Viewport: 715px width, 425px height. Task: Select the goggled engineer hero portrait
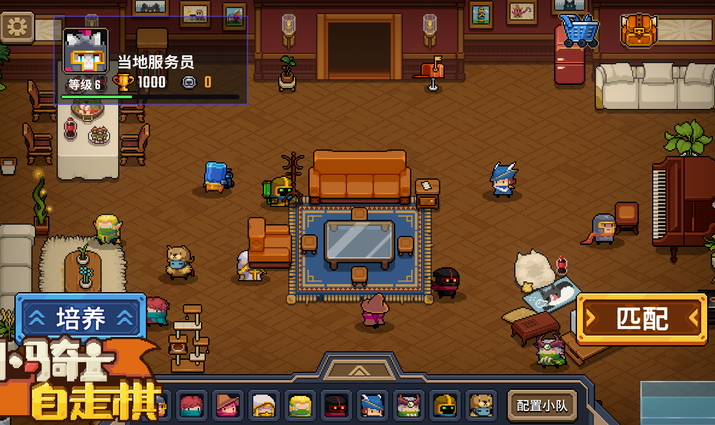point(408,405)
